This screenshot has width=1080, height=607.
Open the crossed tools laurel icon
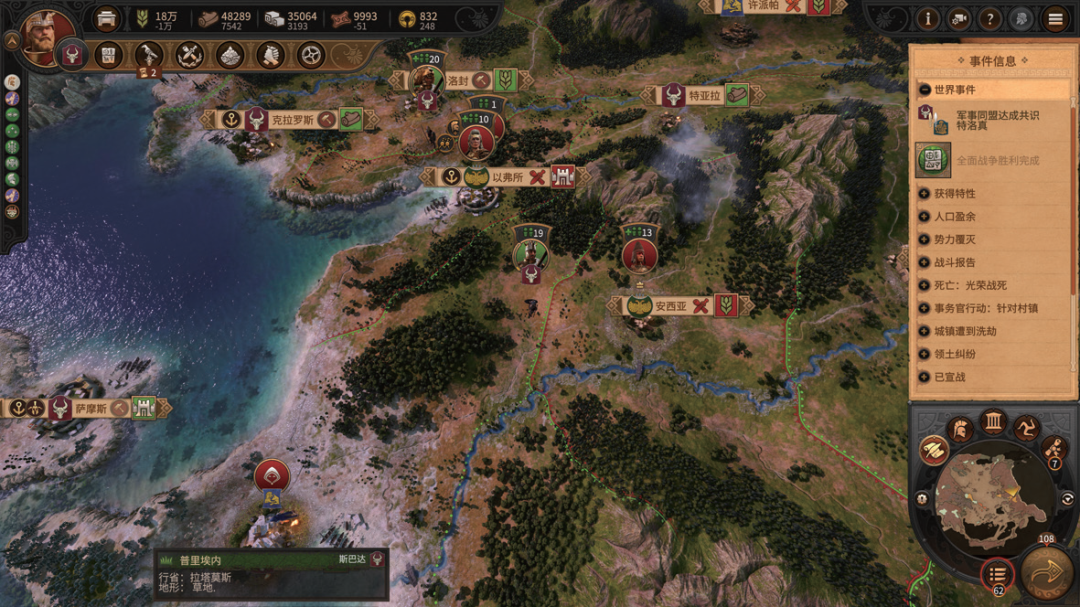(x=190, y=55)
